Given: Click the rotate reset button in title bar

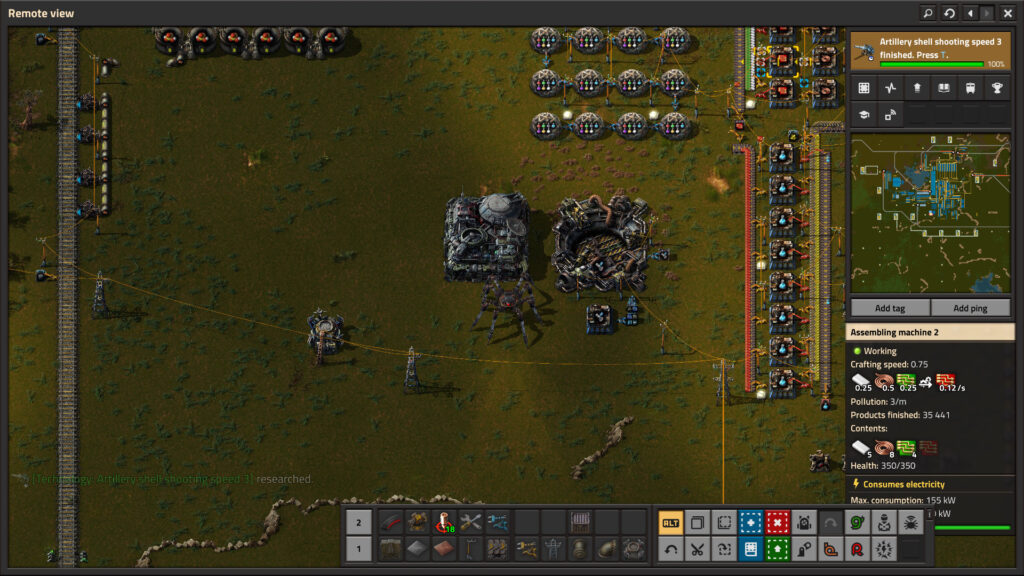Looking at the screenshot, I should point(949,13).
